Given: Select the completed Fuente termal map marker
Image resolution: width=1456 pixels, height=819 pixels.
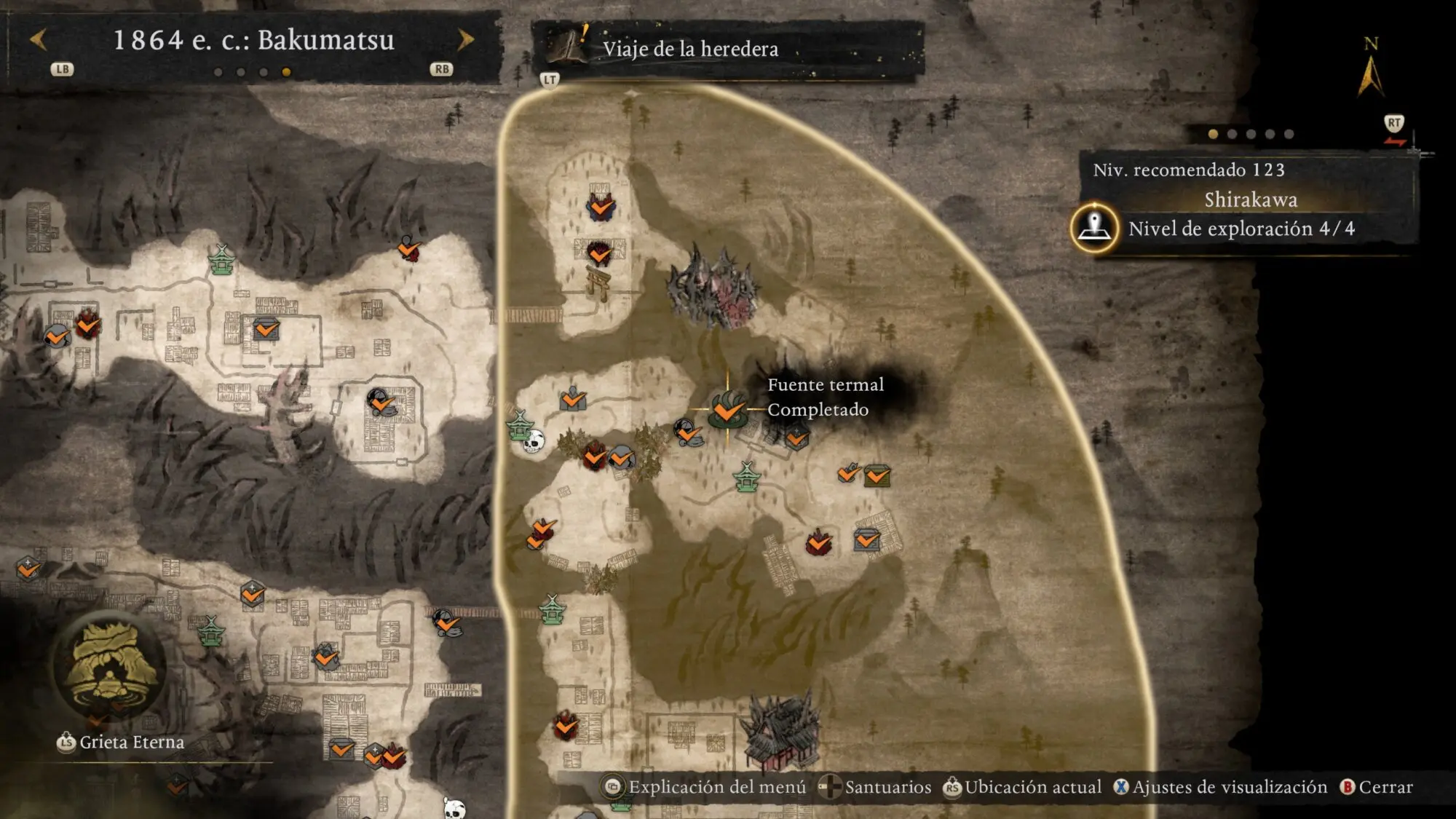Looking at the screenshot, I should (x=727, y=409).
